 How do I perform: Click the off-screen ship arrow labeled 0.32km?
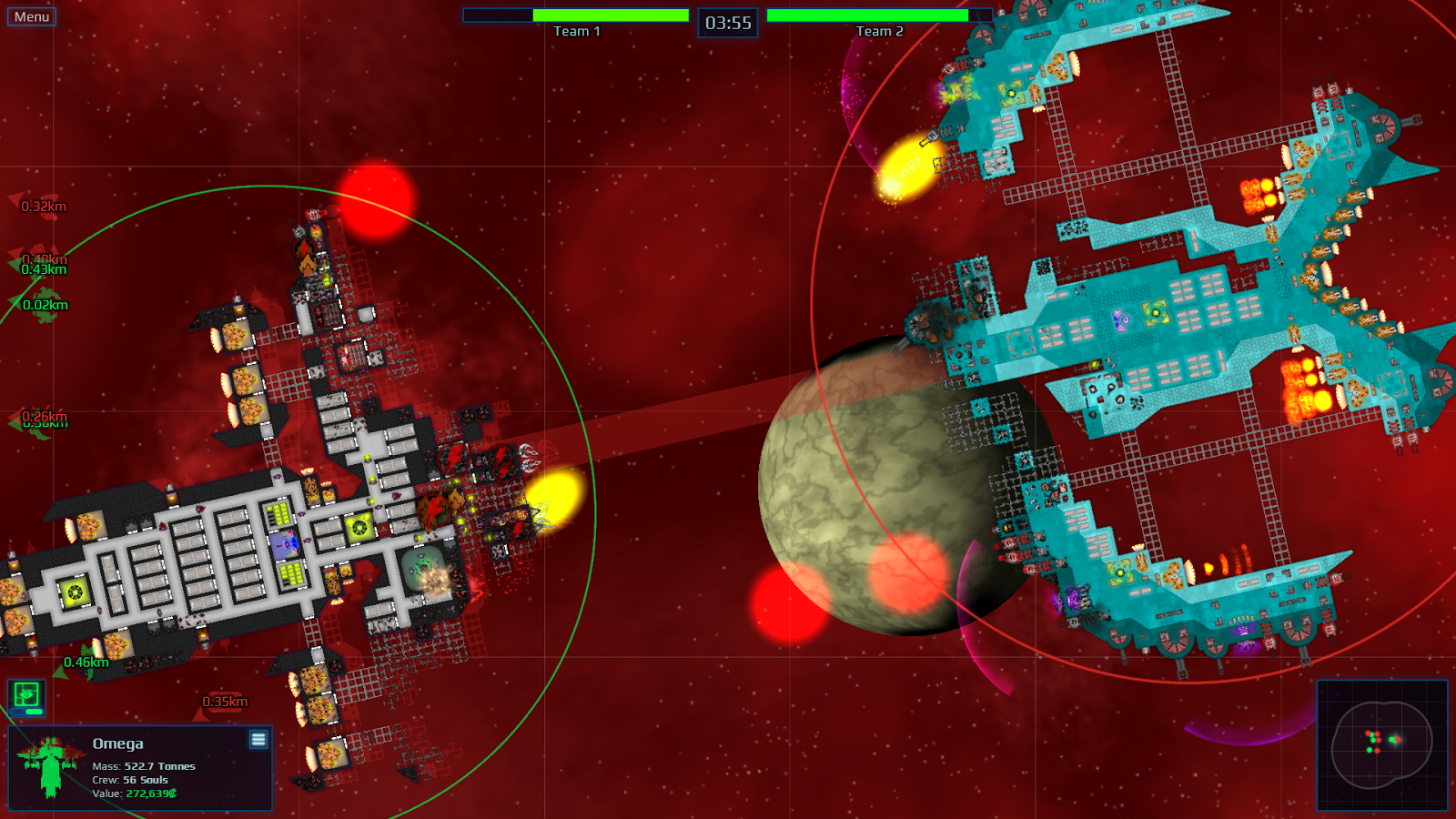(x=15, y=198)
